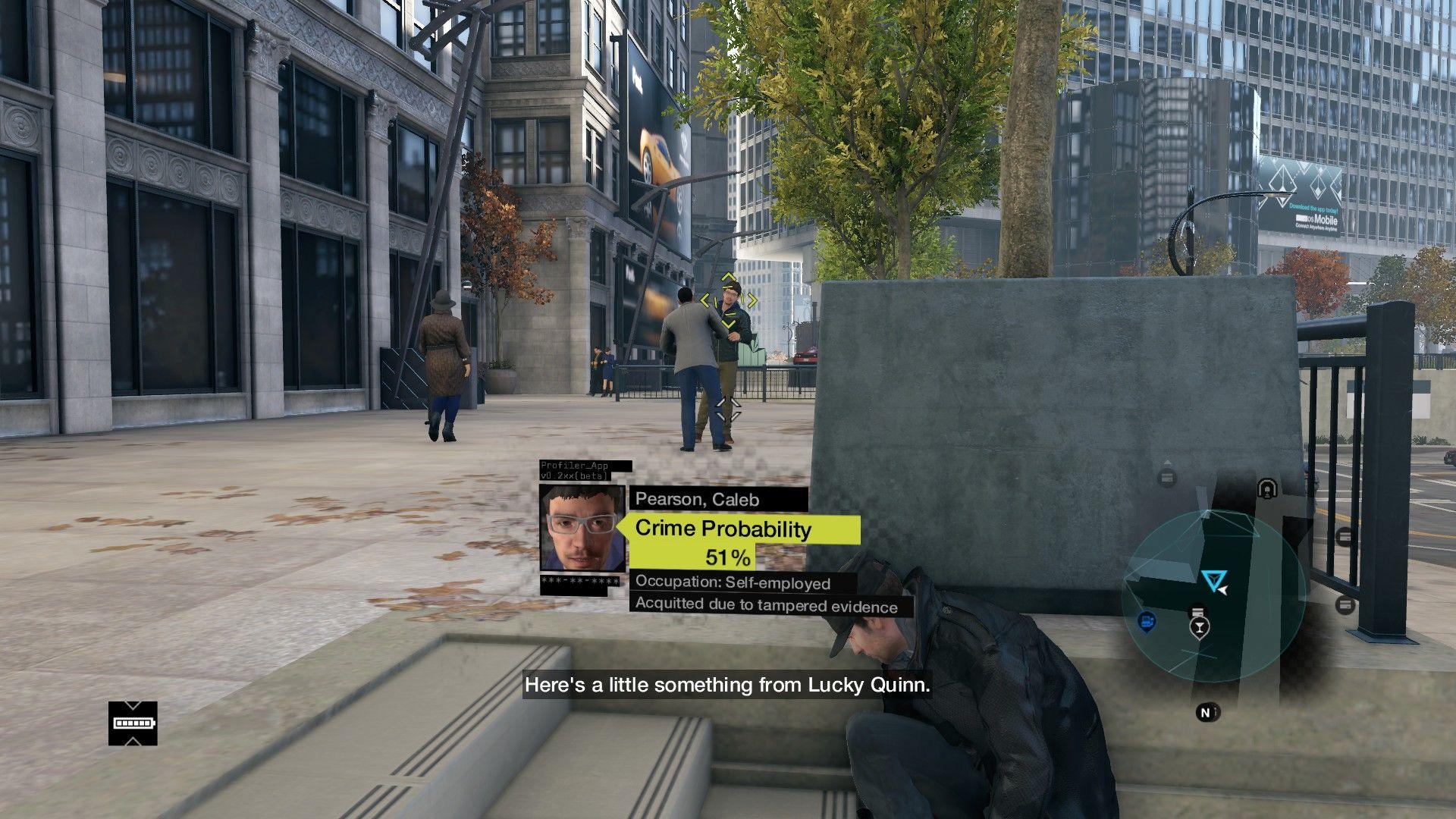Select the Pearson, Caleb name label
This screenshot has height=819, width=1456.
coord(696,499)
